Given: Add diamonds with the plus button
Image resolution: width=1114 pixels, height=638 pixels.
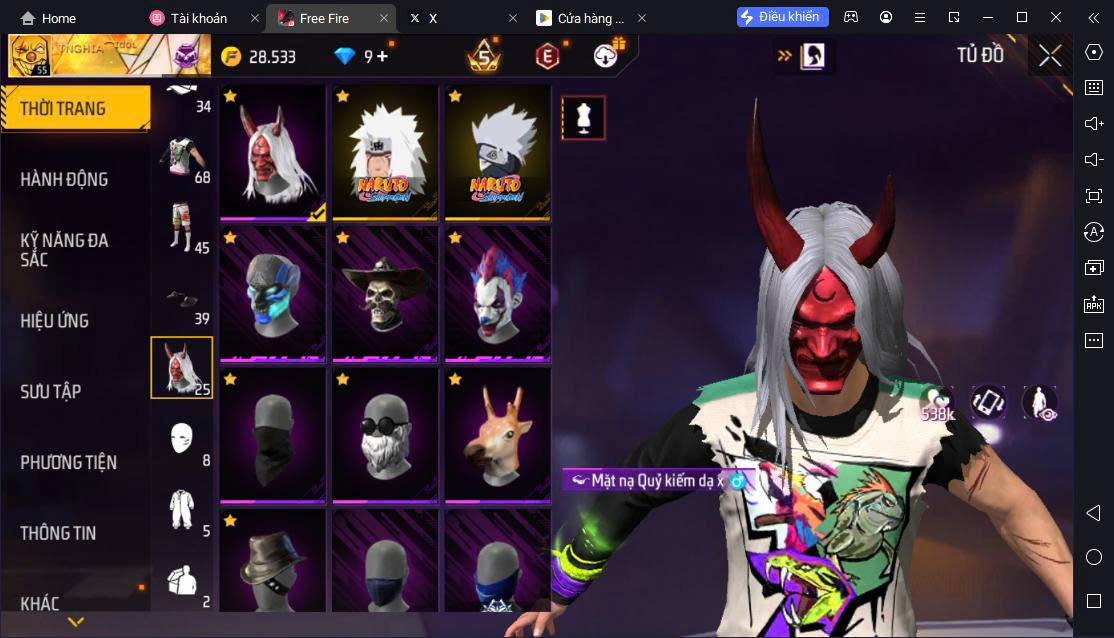Looking at the screenshot, I should (x=383, y=57).
